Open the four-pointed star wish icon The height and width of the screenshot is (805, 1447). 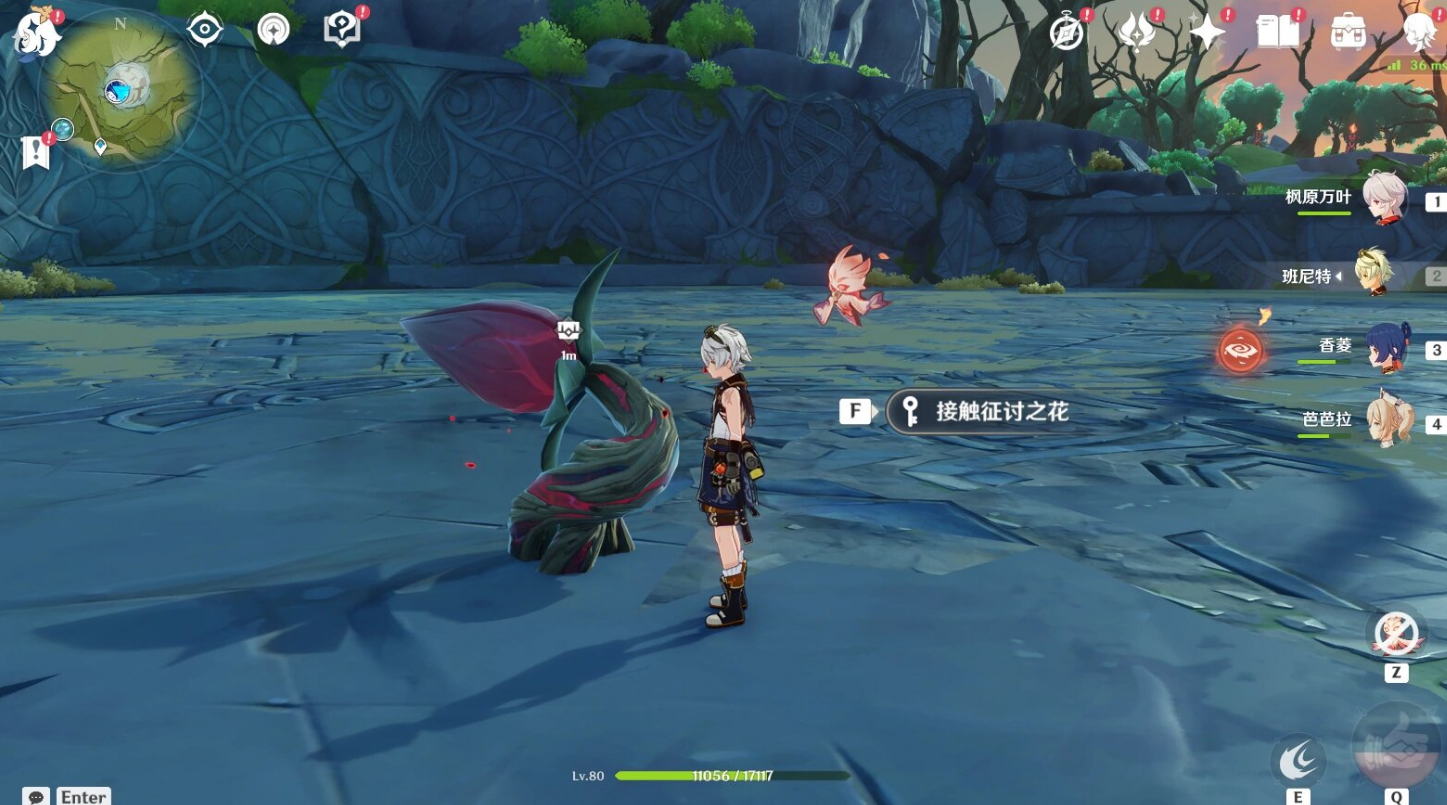(x=1207, y=33)
